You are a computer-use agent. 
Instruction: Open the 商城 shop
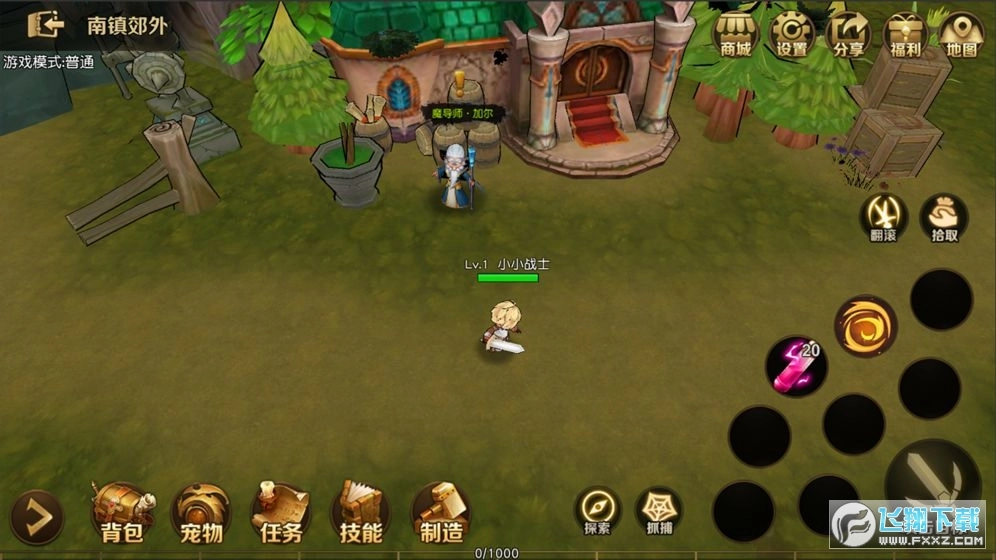click(736, 35)
